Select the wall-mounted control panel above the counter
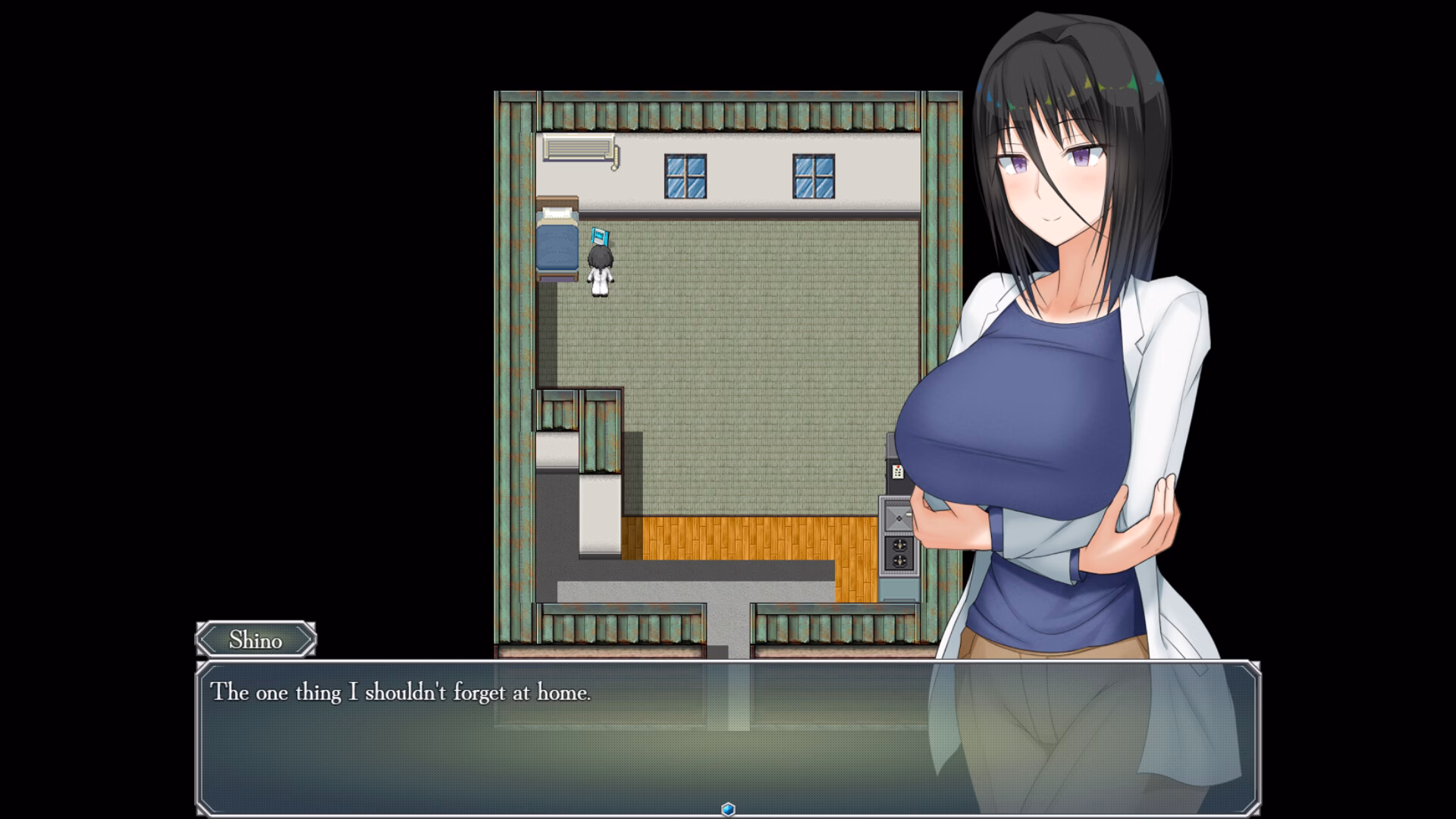This screenshot has width=1456, height=819. click(x=897, y=472)
